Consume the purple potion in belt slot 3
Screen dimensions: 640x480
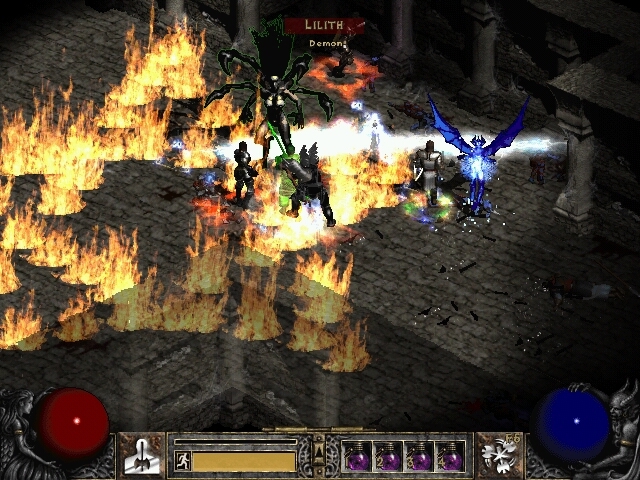coord(419,457)
